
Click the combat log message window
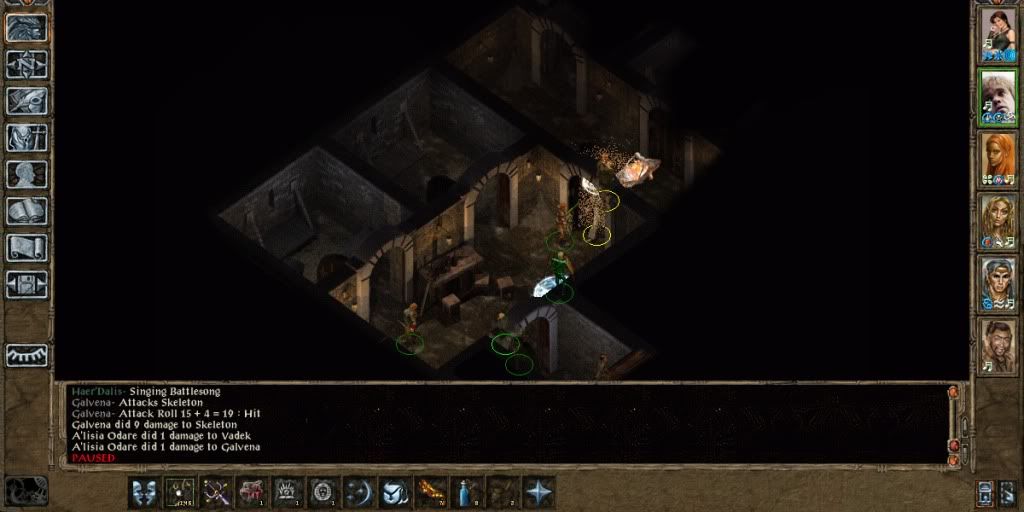(500, 423)
